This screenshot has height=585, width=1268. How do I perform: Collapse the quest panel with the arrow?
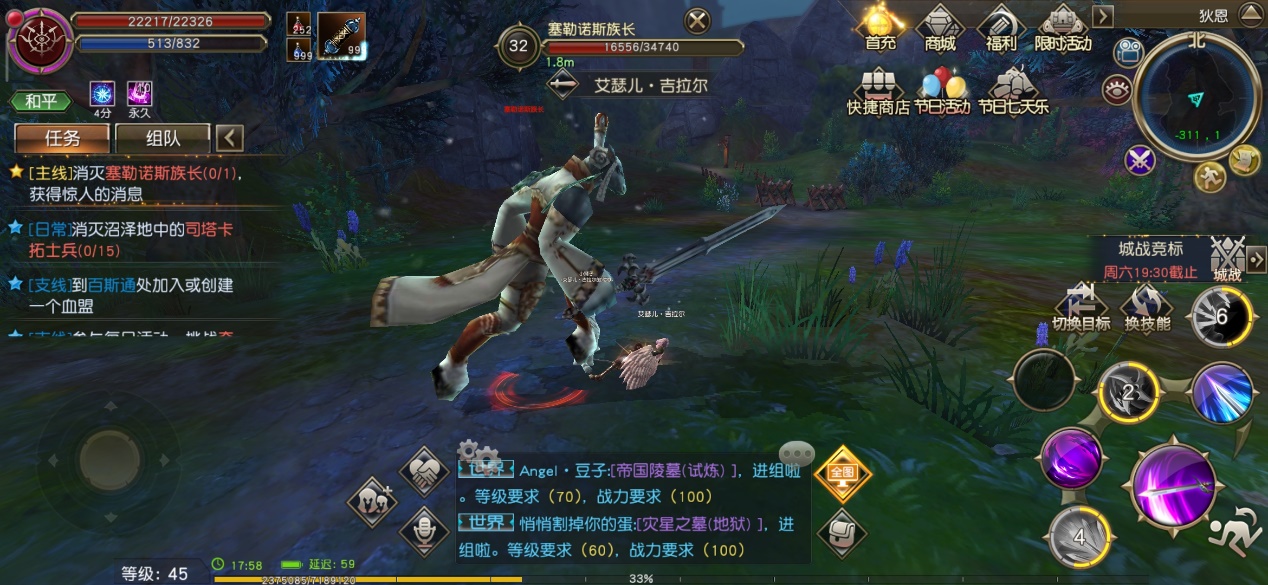(x=230, y=138)
